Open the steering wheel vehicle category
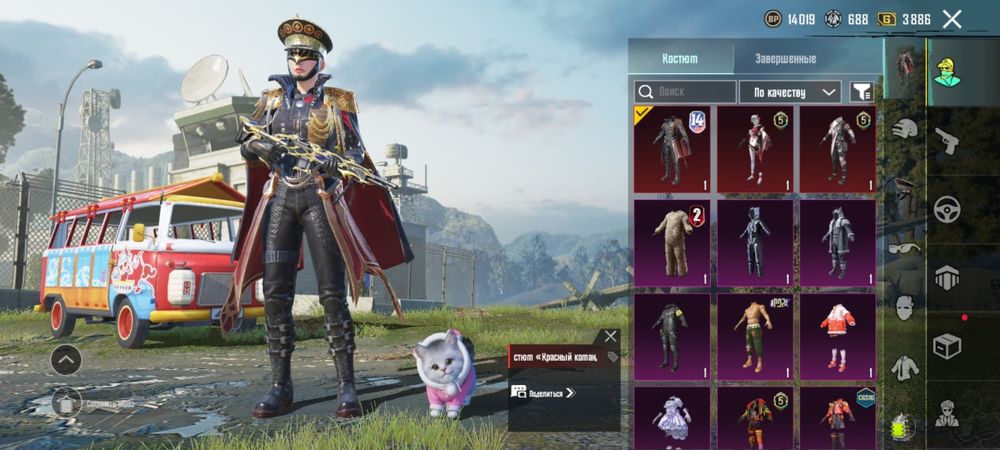1000x450 pixels. pyautogui.click(x=947, y=209)
